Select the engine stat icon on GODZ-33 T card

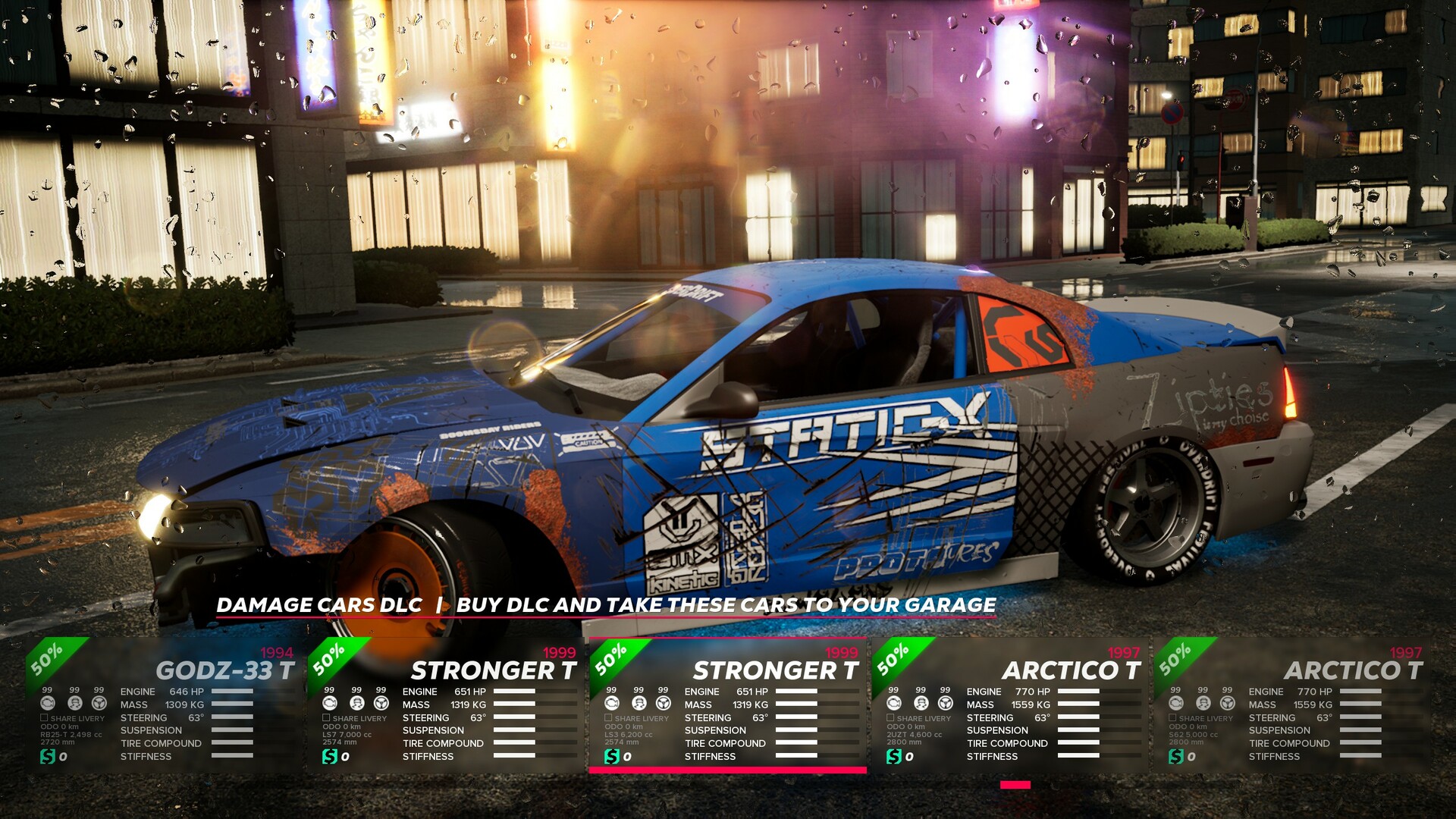(x=47, y=701)
